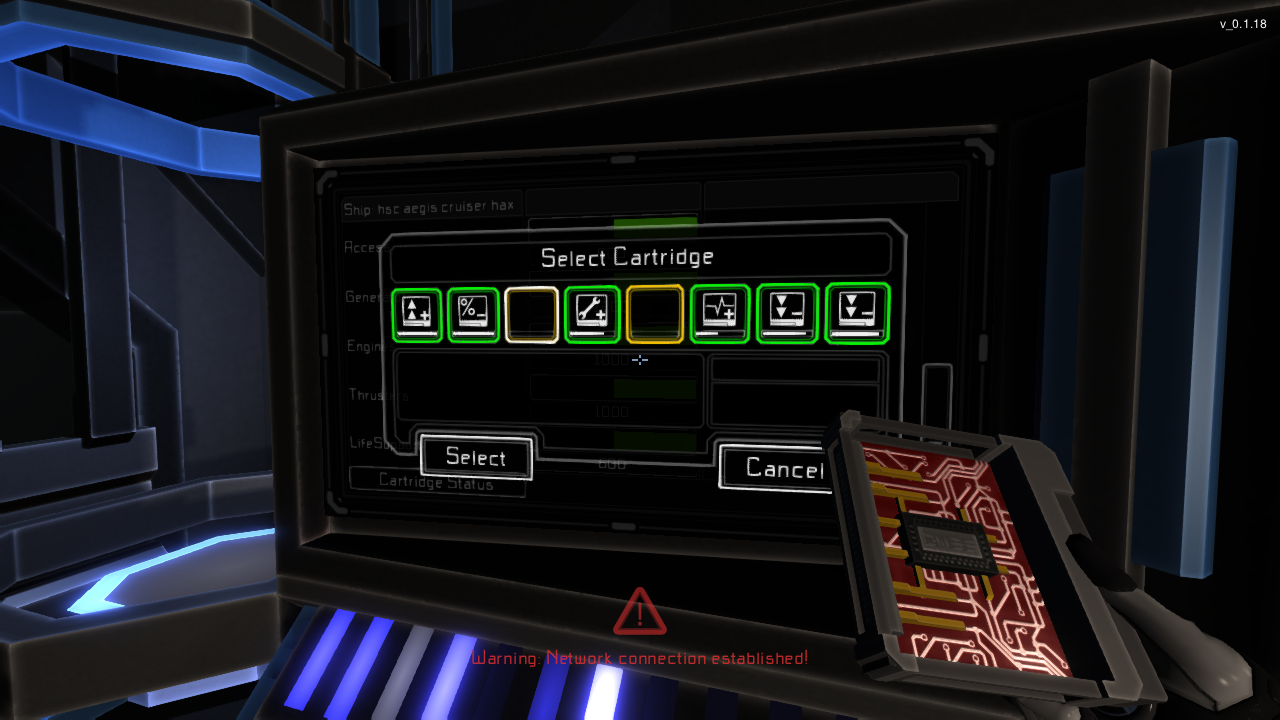Click the red warning triangle icon
Viewport: 1280px width, 720px height.
(640, 613)
